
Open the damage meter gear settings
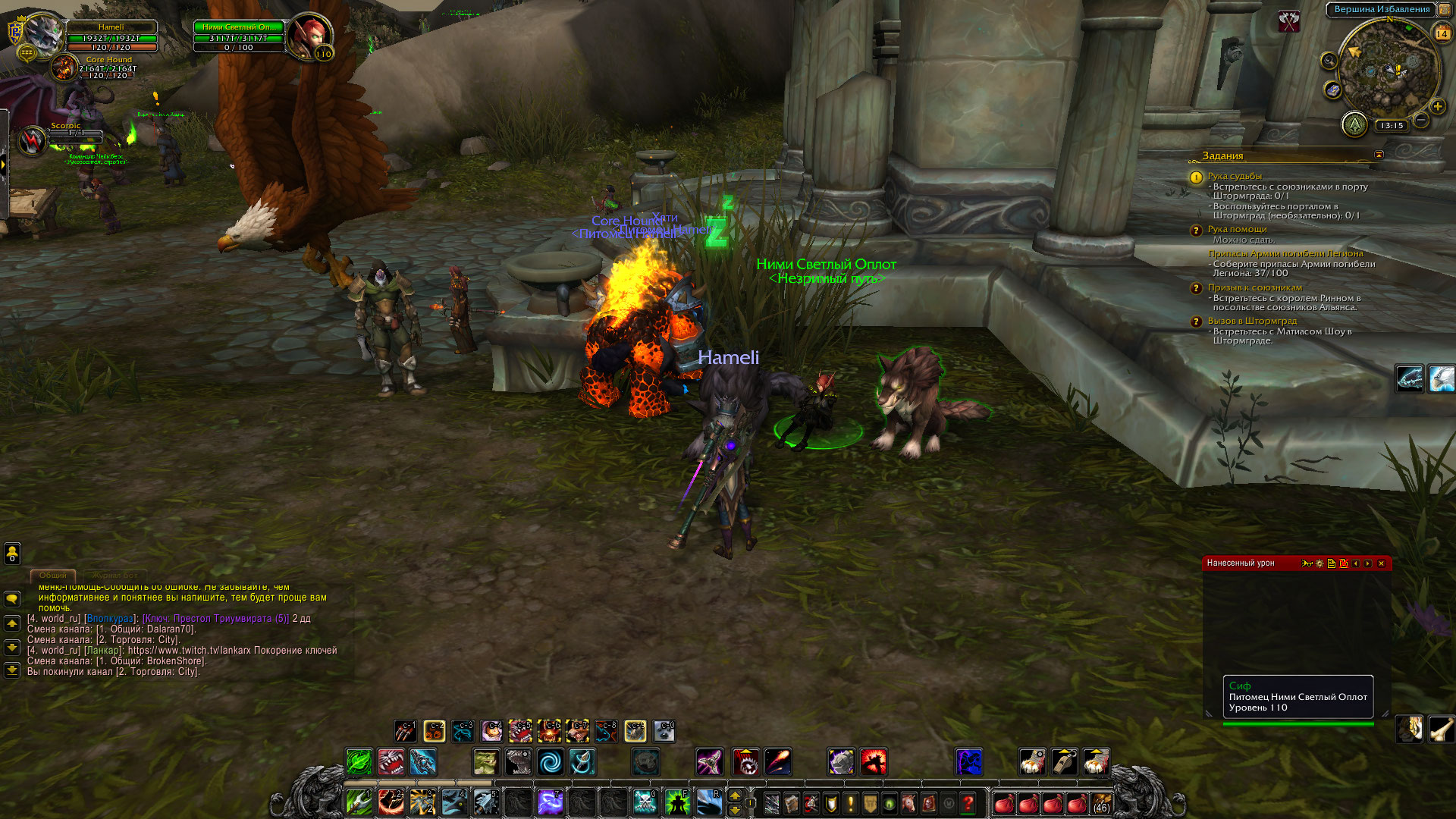[1319, 563]
